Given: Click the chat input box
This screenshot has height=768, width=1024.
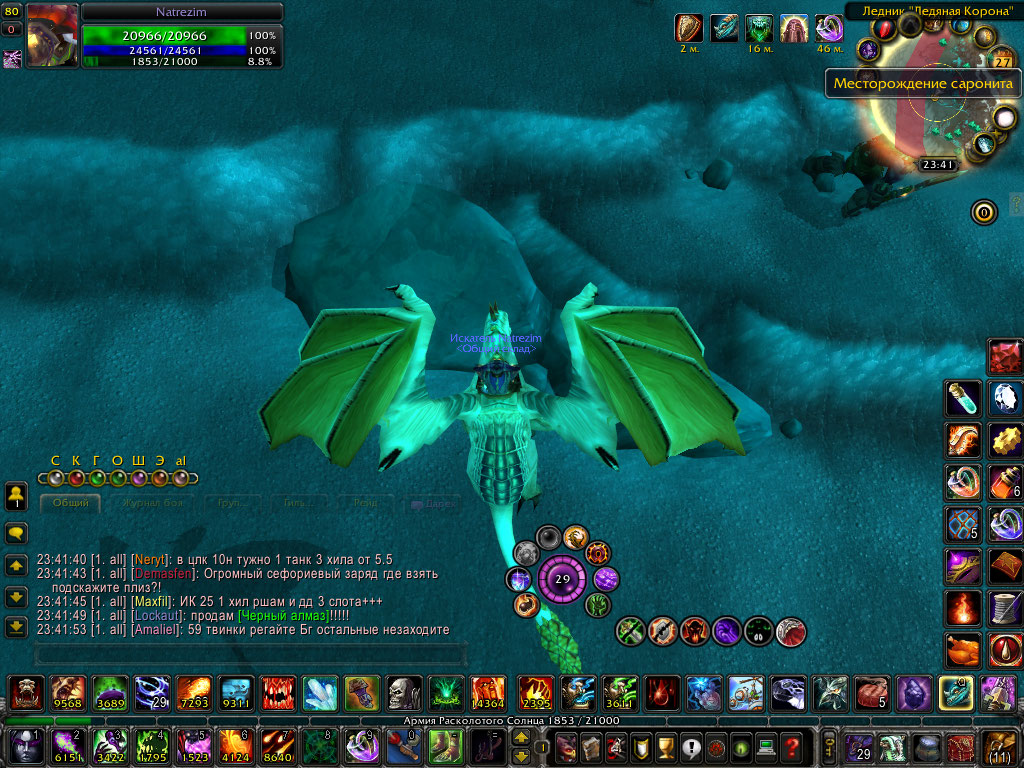Looking at the screenshot, I should click(250, 655).
